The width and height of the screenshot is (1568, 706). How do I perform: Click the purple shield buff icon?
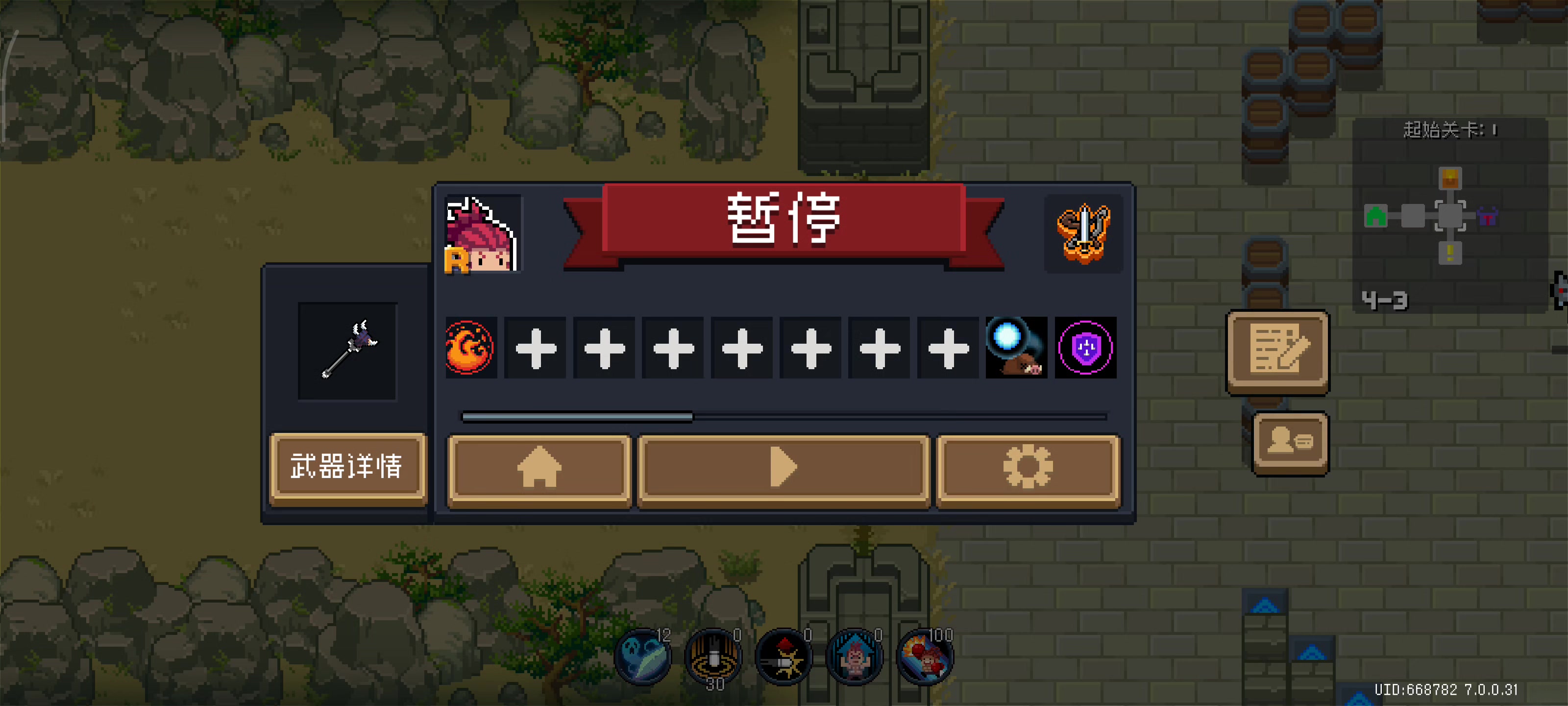click(1085, 347)
